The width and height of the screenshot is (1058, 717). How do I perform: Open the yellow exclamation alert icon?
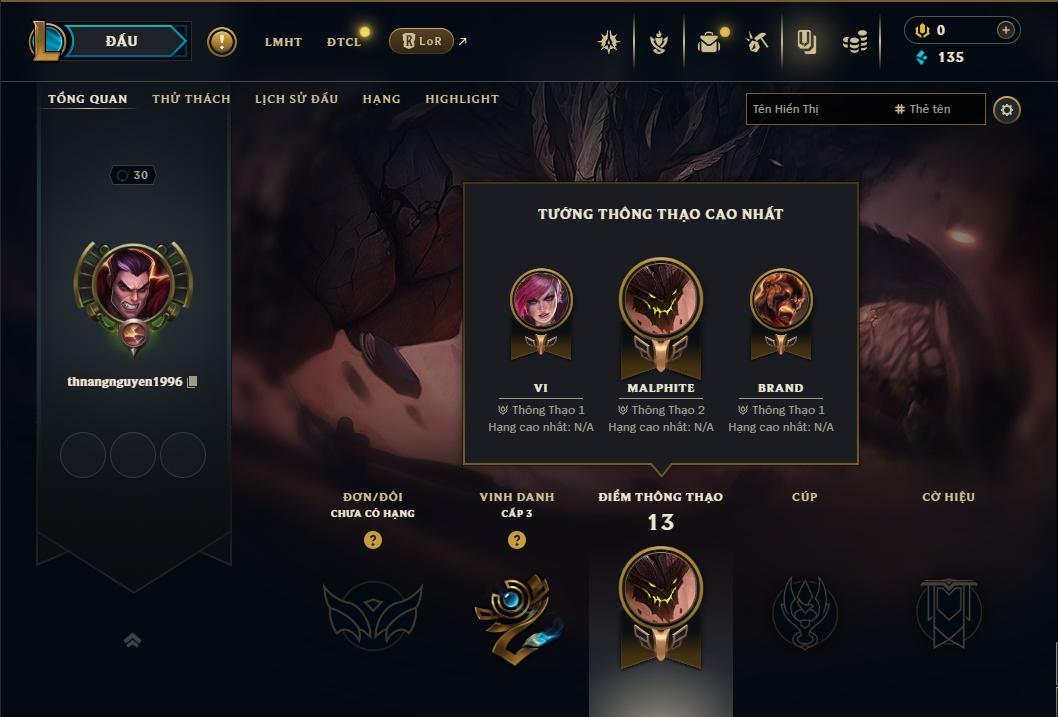[x=222, y=42]
